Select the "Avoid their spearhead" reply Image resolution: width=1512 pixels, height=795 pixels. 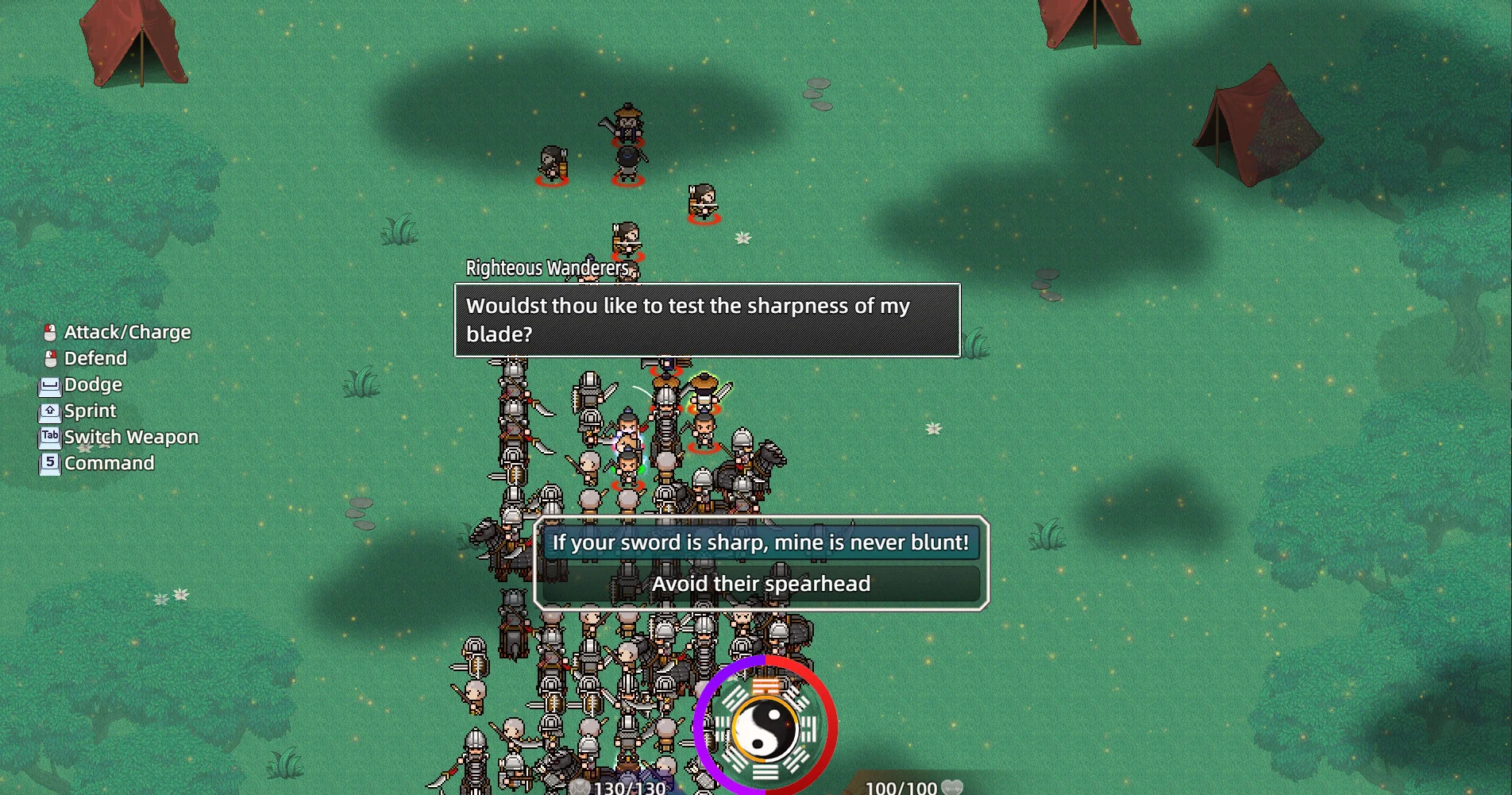coord(760,585)
